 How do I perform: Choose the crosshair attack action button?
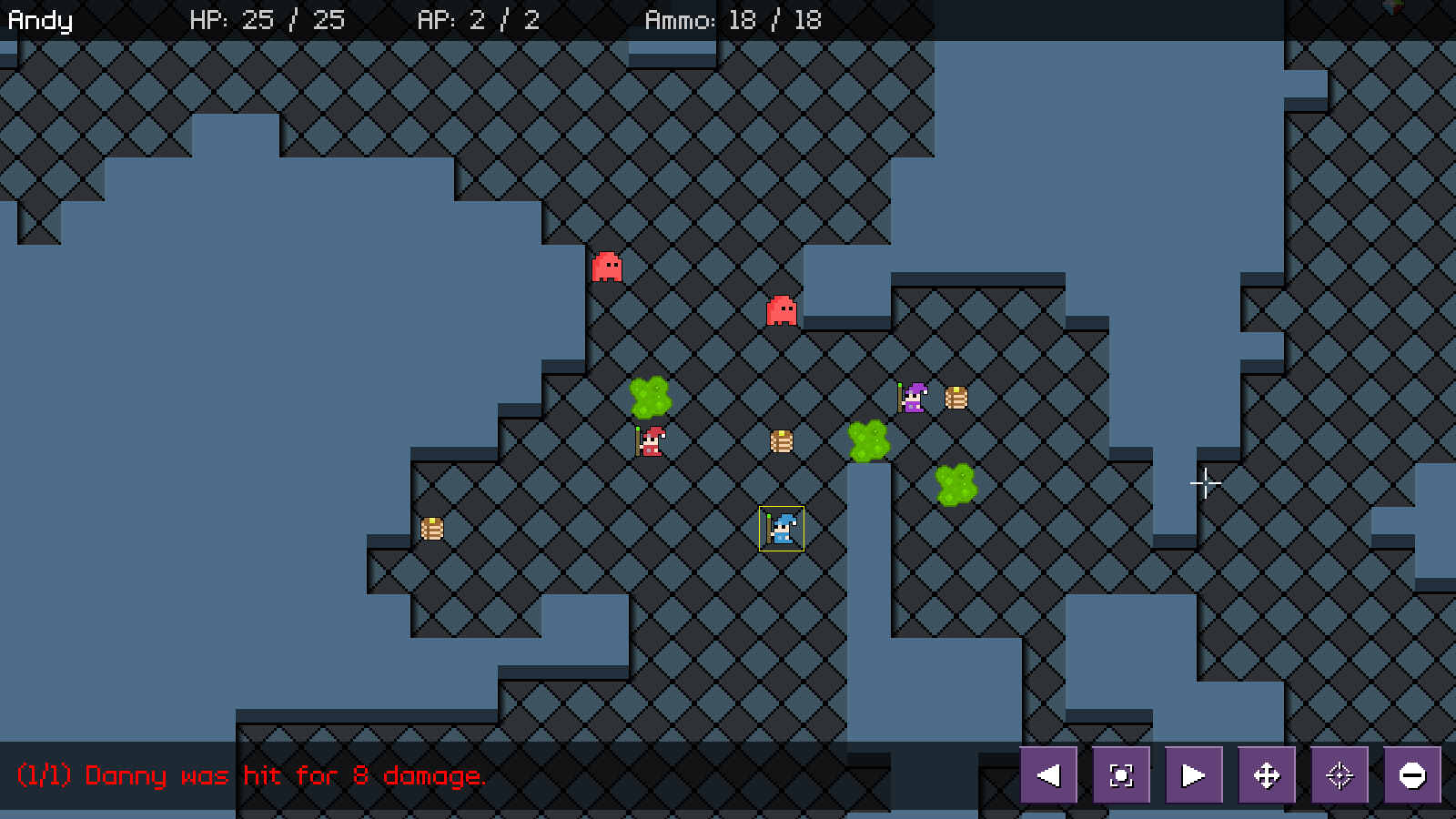pyautogui.click(x=1340, y=775)
